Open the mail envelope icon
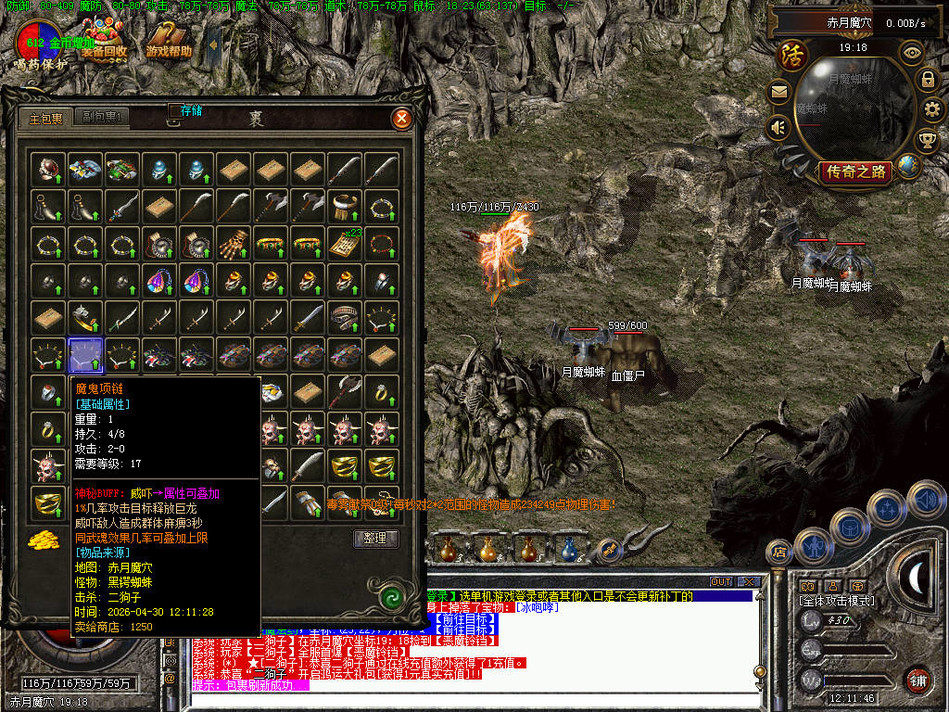The image size is (949, 712). [778, 93]
